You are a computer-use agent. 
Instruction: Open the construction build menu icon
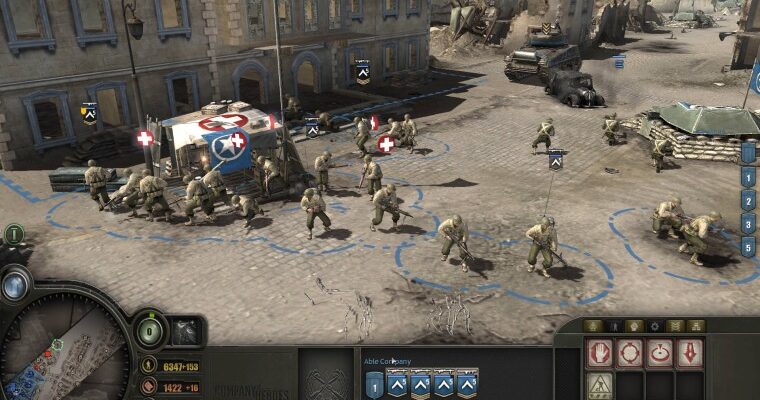pos(599,384)
